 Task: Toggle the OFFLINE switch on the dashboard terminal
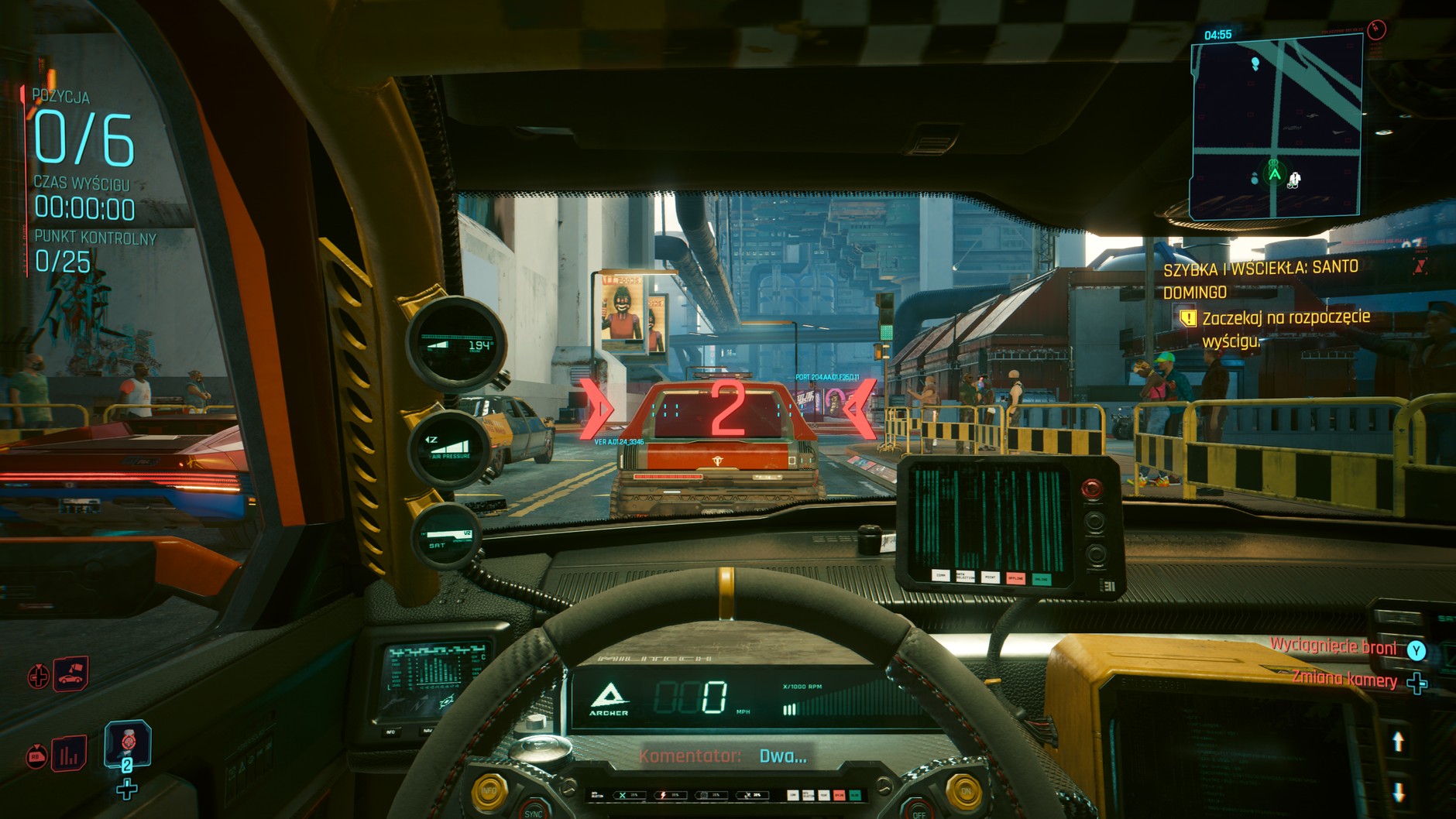[1016, 578]
